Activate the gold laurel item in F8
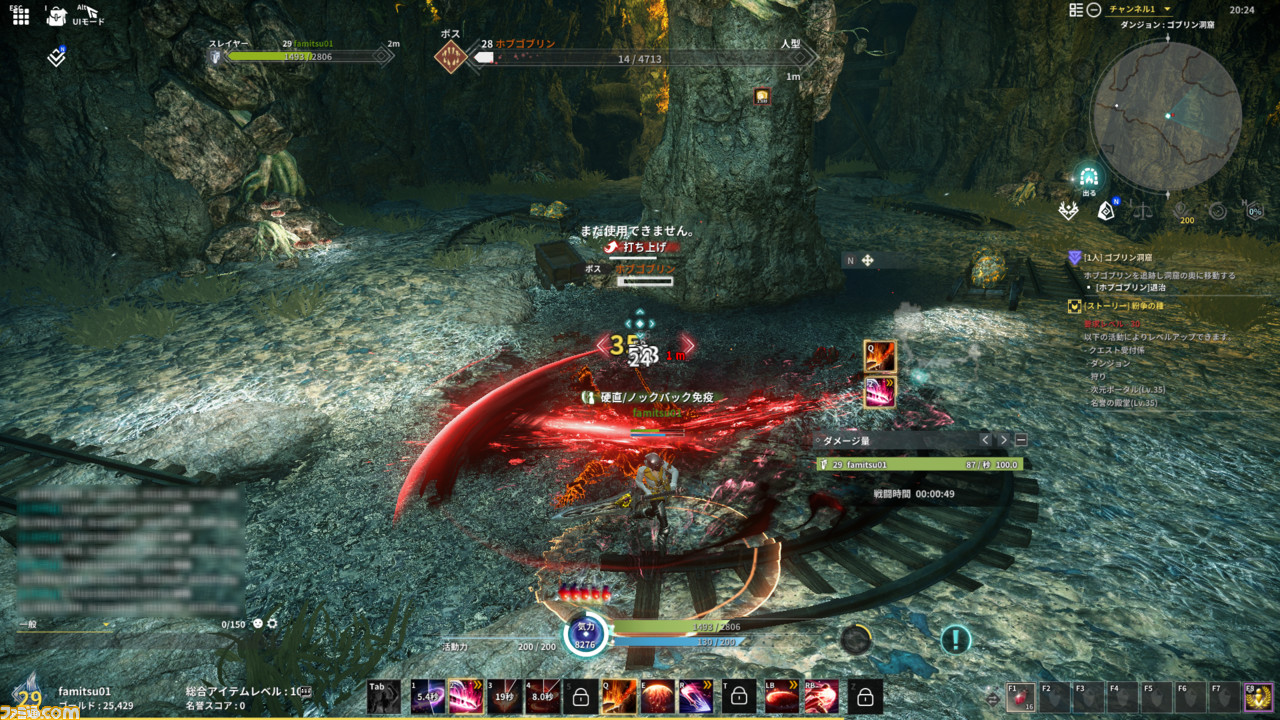The width and height of the screenshot is (1280, 720). pyautogui.click(x=1257, y=697)
